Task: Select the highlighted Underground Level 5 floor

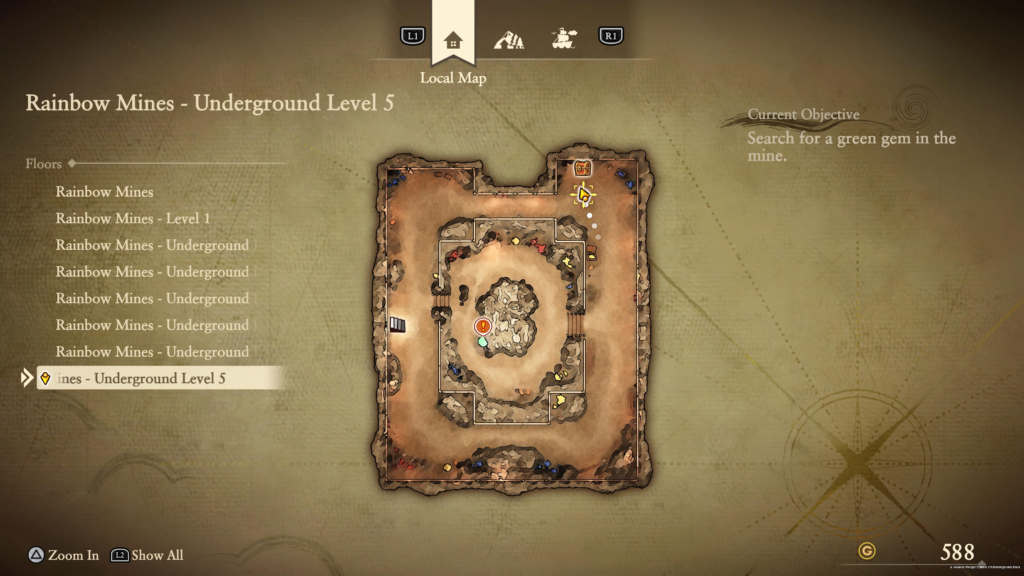Action: (x=160, y=378)
